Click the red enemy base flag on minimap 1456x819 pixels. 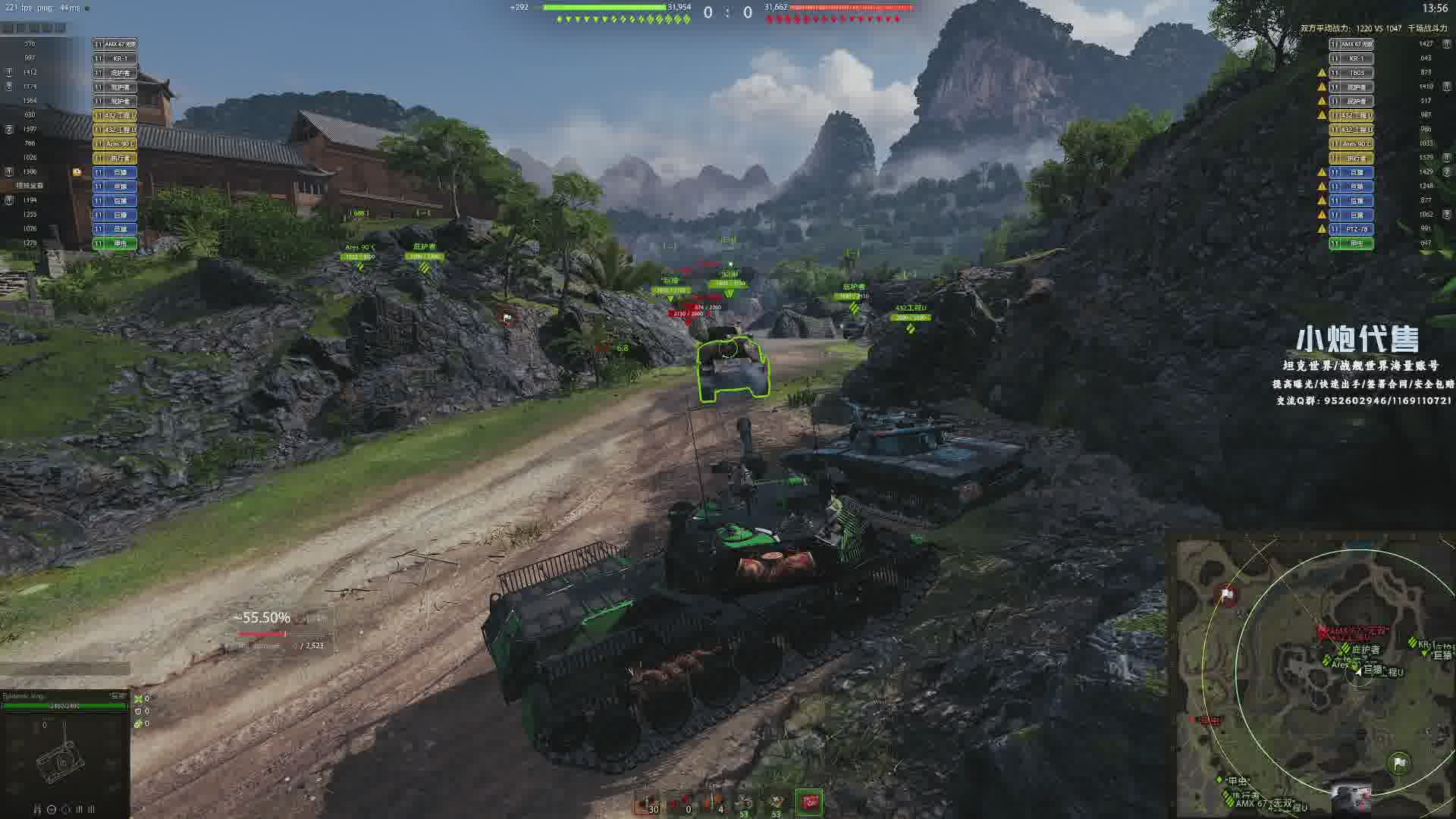[1228, 595]
